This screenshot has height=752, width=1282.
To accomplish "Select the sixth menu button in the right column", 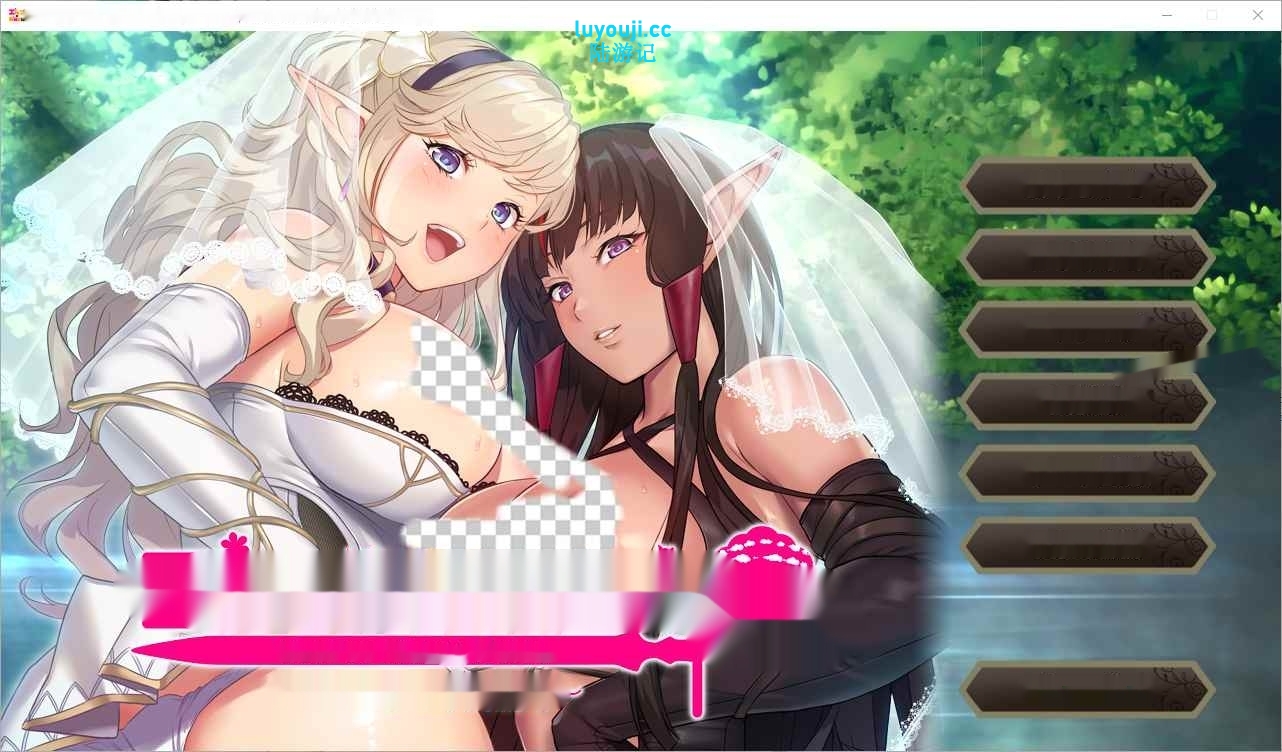I will coord(1087,545).
